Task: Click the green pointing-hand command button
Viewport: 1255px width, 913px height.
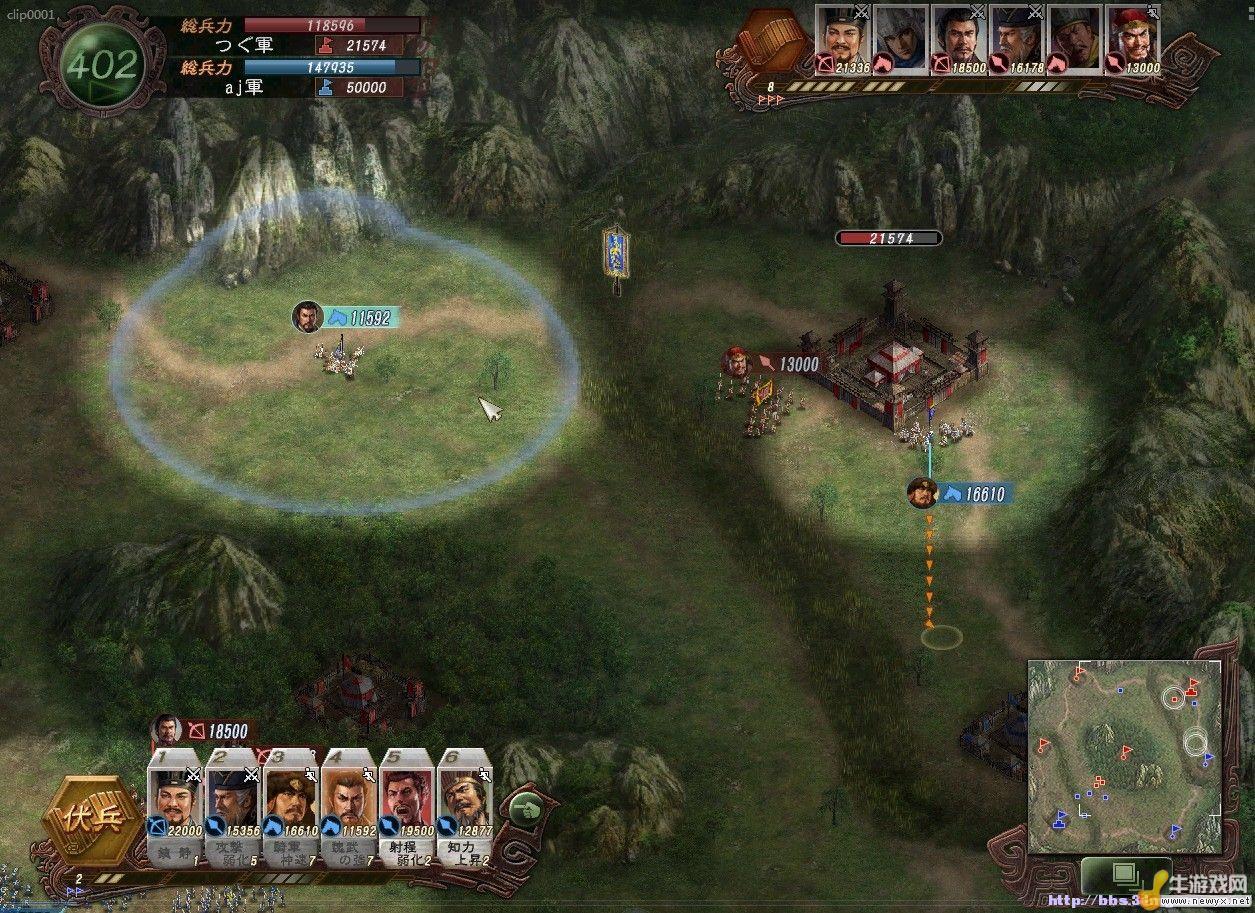Action: [524, 809]
